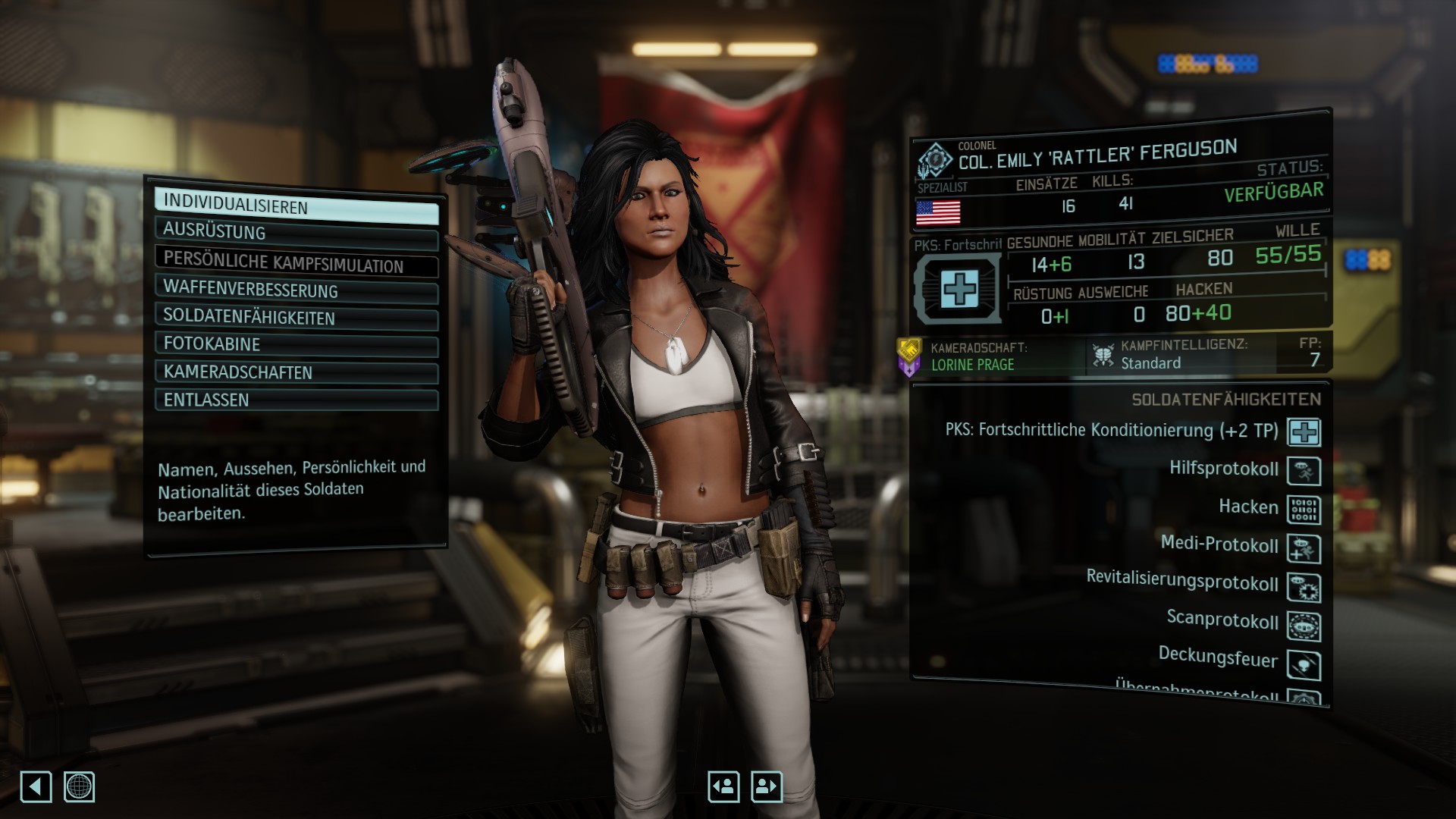Open the Kameradschaft bond with Lorine Prage
The width and height of the screenshot is (1456, 819).
click(x=972, y=356)
